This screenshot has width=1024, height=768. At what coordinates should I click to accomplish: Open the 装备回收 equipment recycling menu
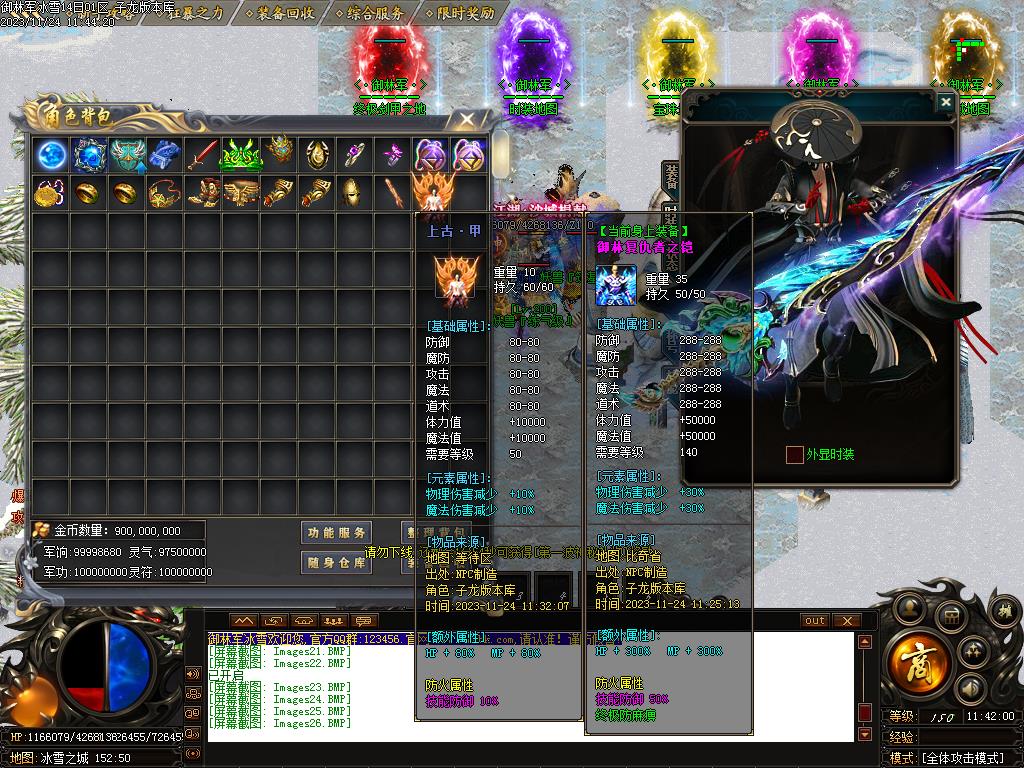click(285, 13)
